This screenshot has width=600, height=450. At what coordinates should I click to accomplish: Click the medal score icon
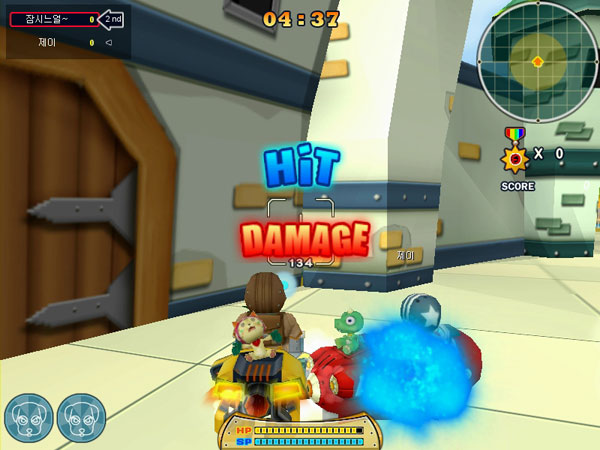[x=515, y=155]
